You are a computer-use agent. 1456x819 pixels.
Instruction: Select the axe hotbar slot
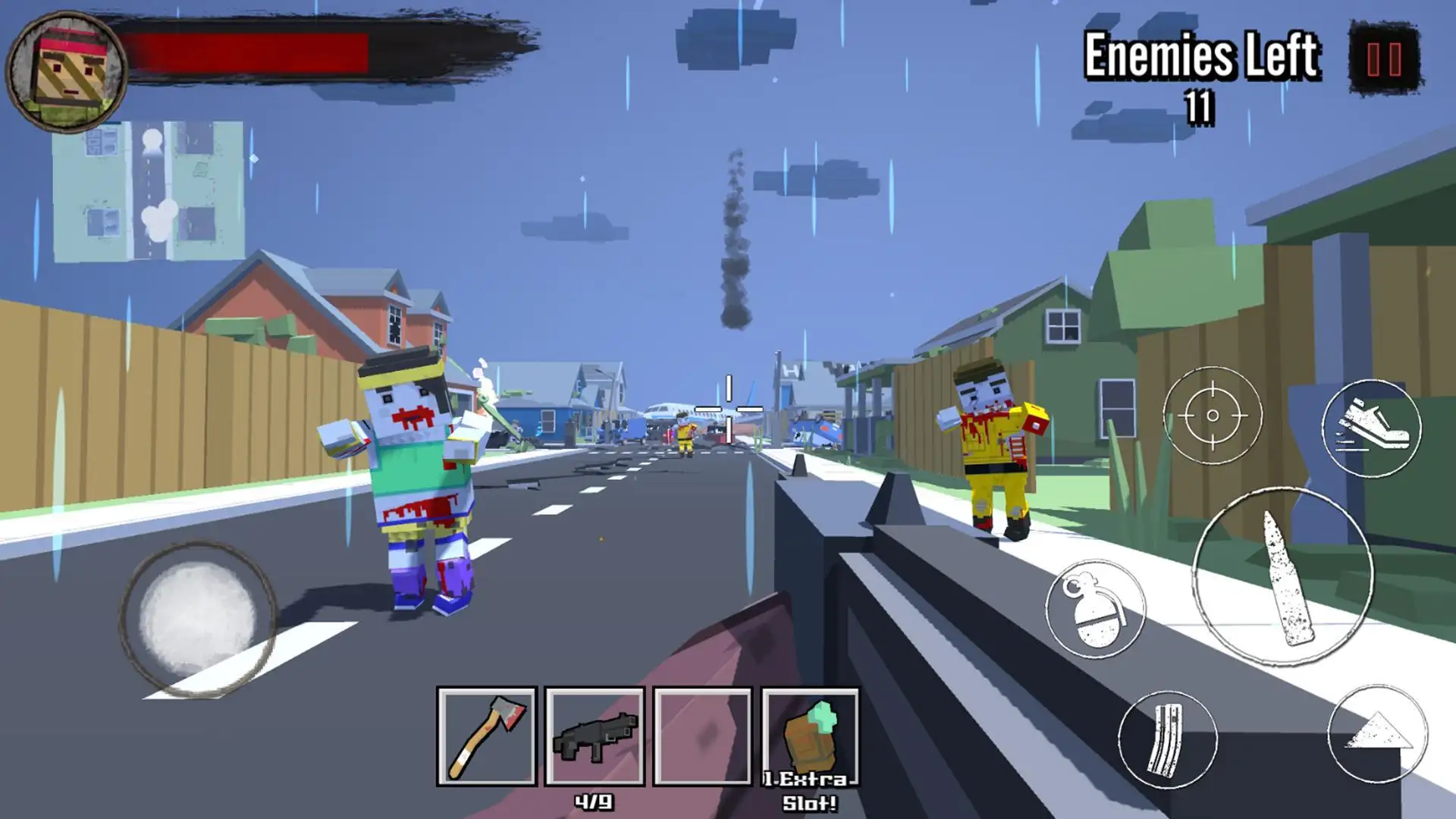pyautogui.click(x=487, y=736)
